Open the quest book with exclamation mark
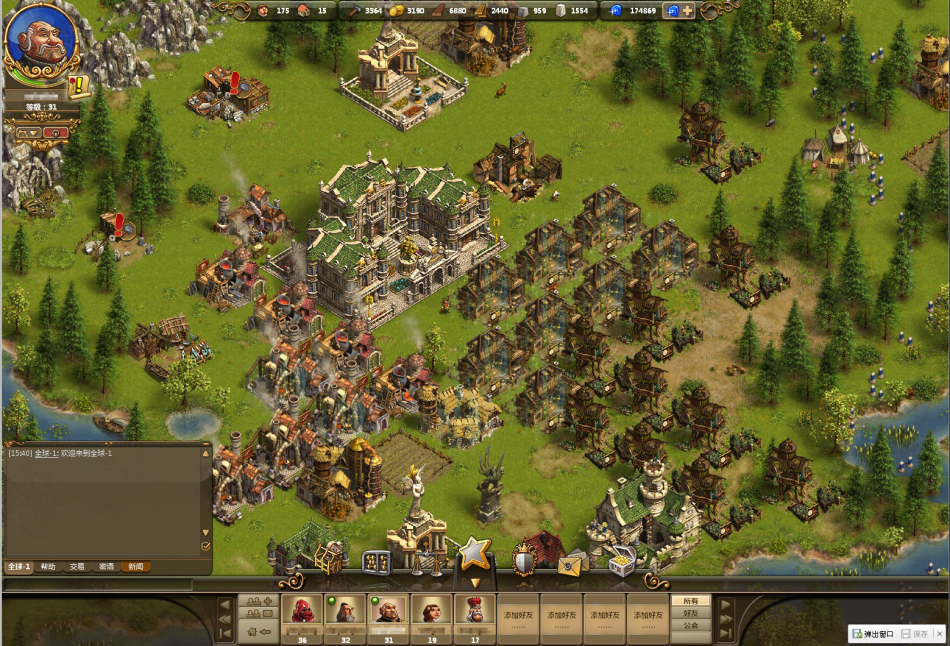This screenshot has width=950, height=646. pos(78,85)
